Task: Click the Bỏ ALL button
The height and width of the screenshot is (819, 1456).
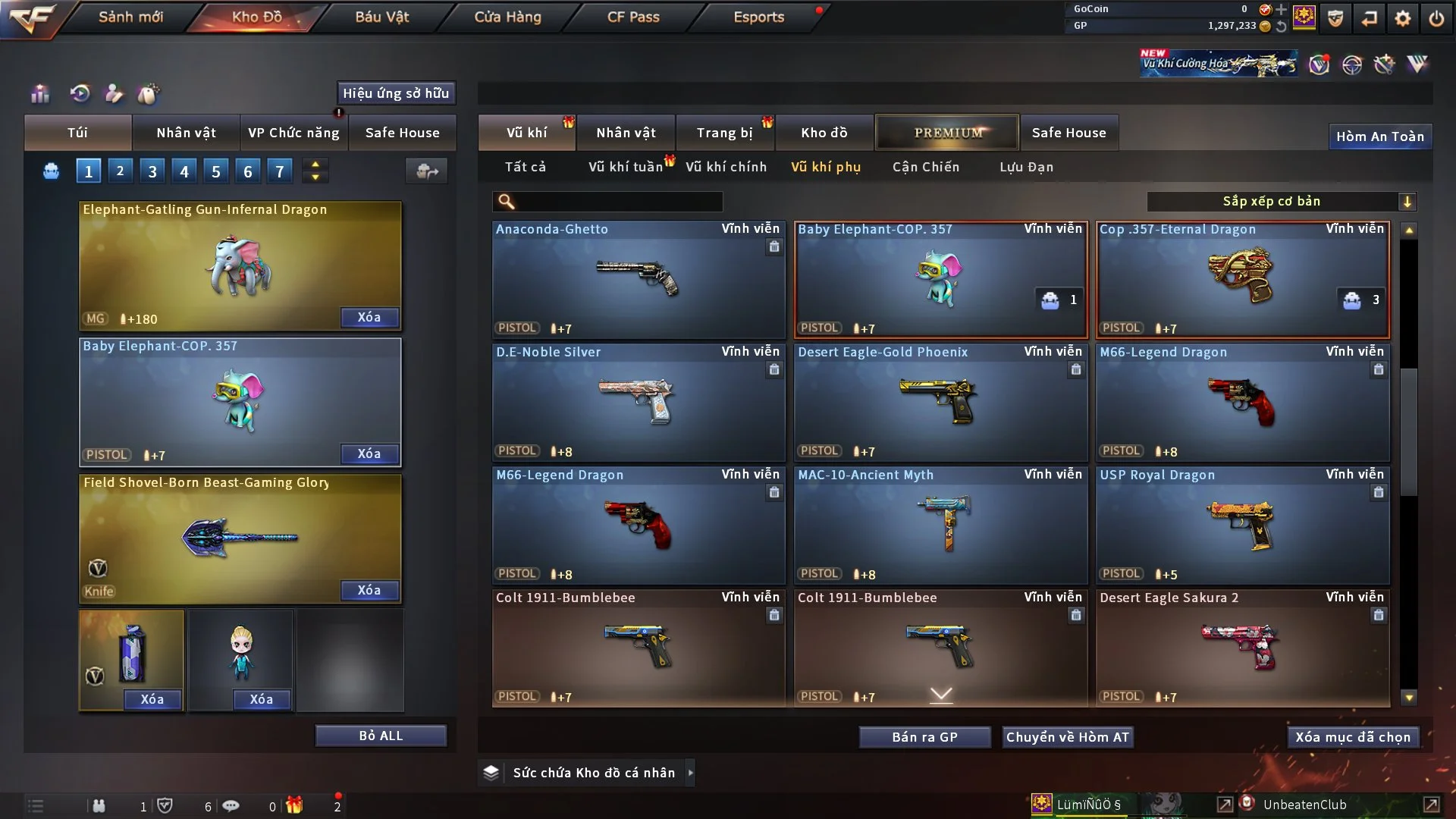Action: [381, 736]
